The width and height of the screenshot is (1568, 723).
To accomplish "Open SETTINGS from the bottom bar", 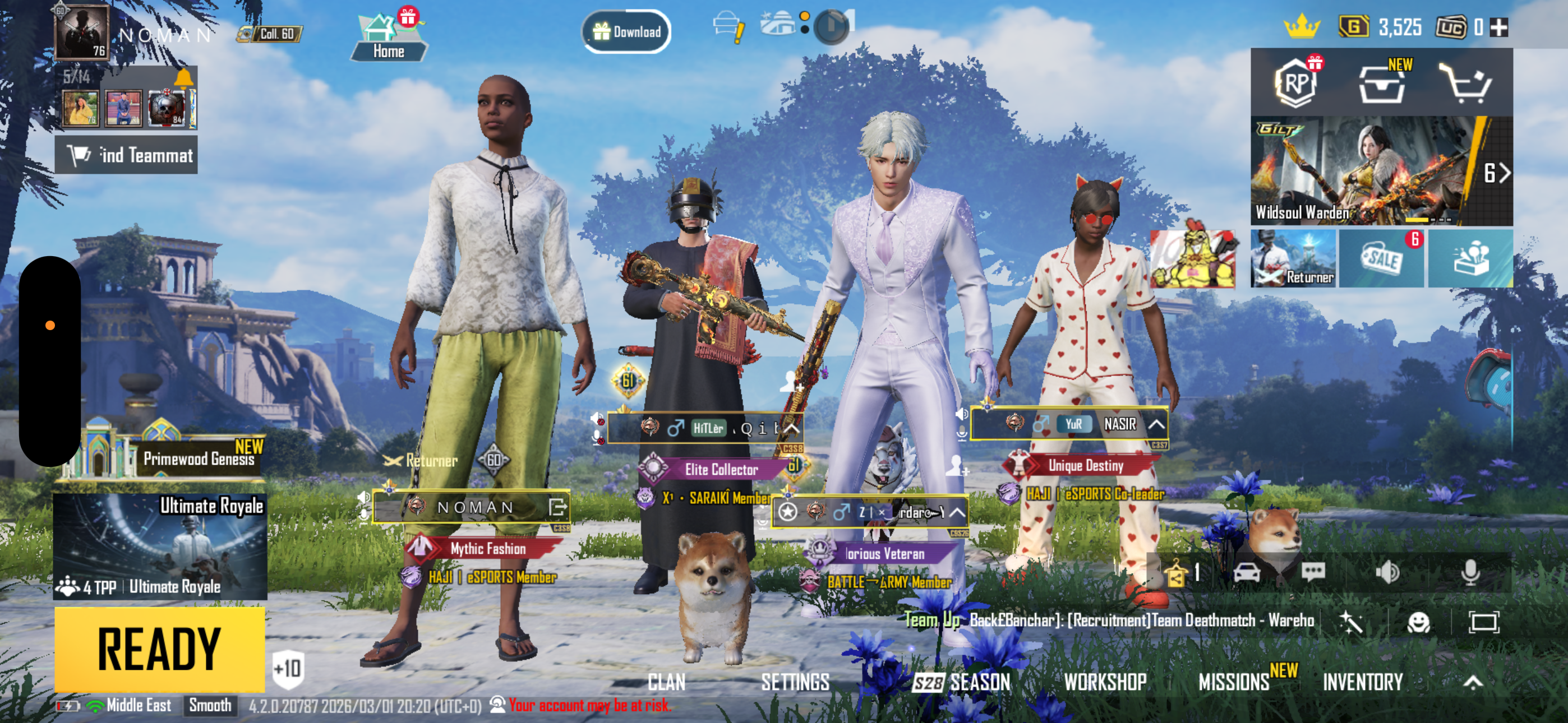I will [795, 682].
